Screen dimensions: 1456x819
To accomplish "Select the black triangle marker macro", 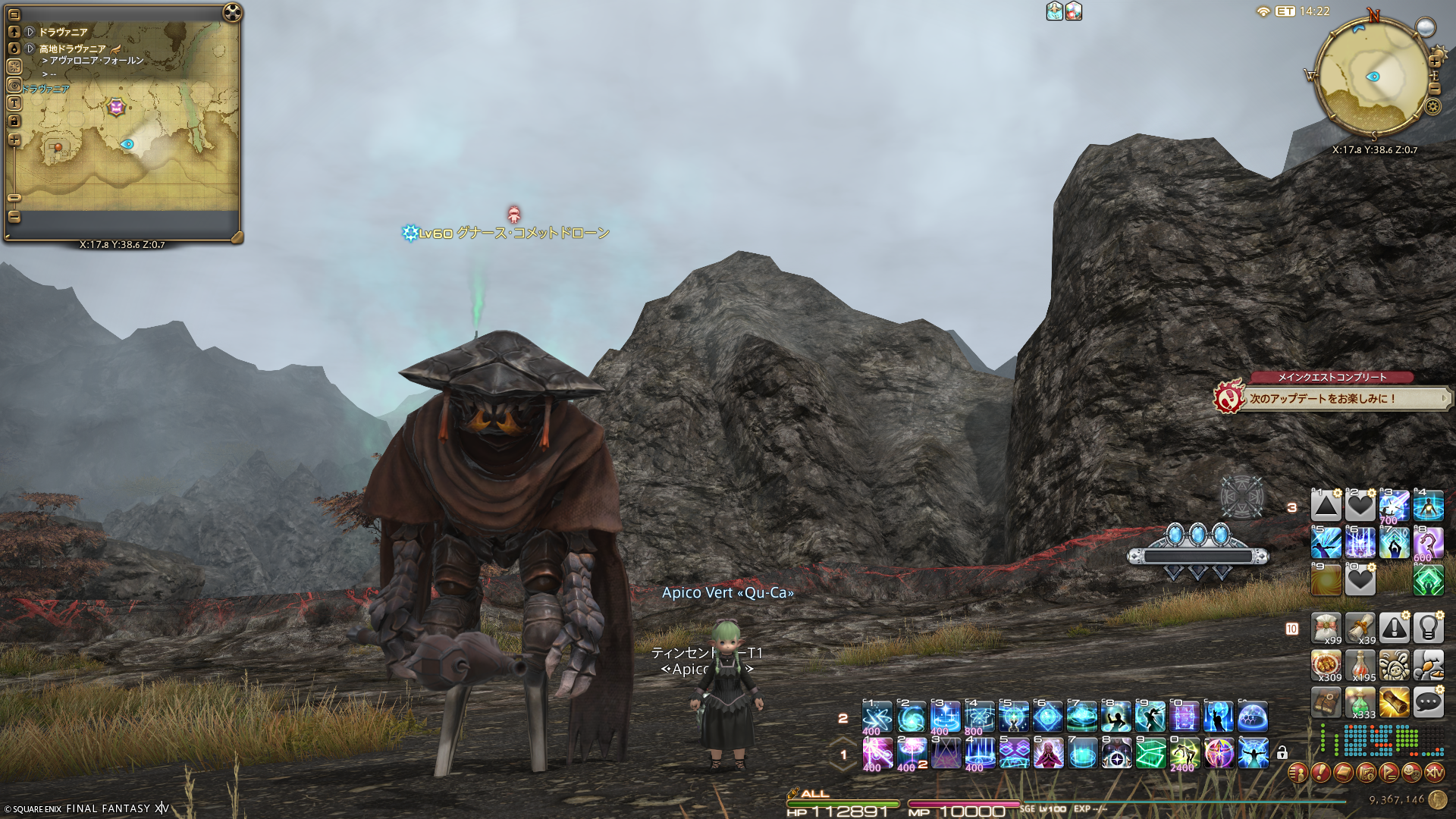I will click(x=1326, y=506).
